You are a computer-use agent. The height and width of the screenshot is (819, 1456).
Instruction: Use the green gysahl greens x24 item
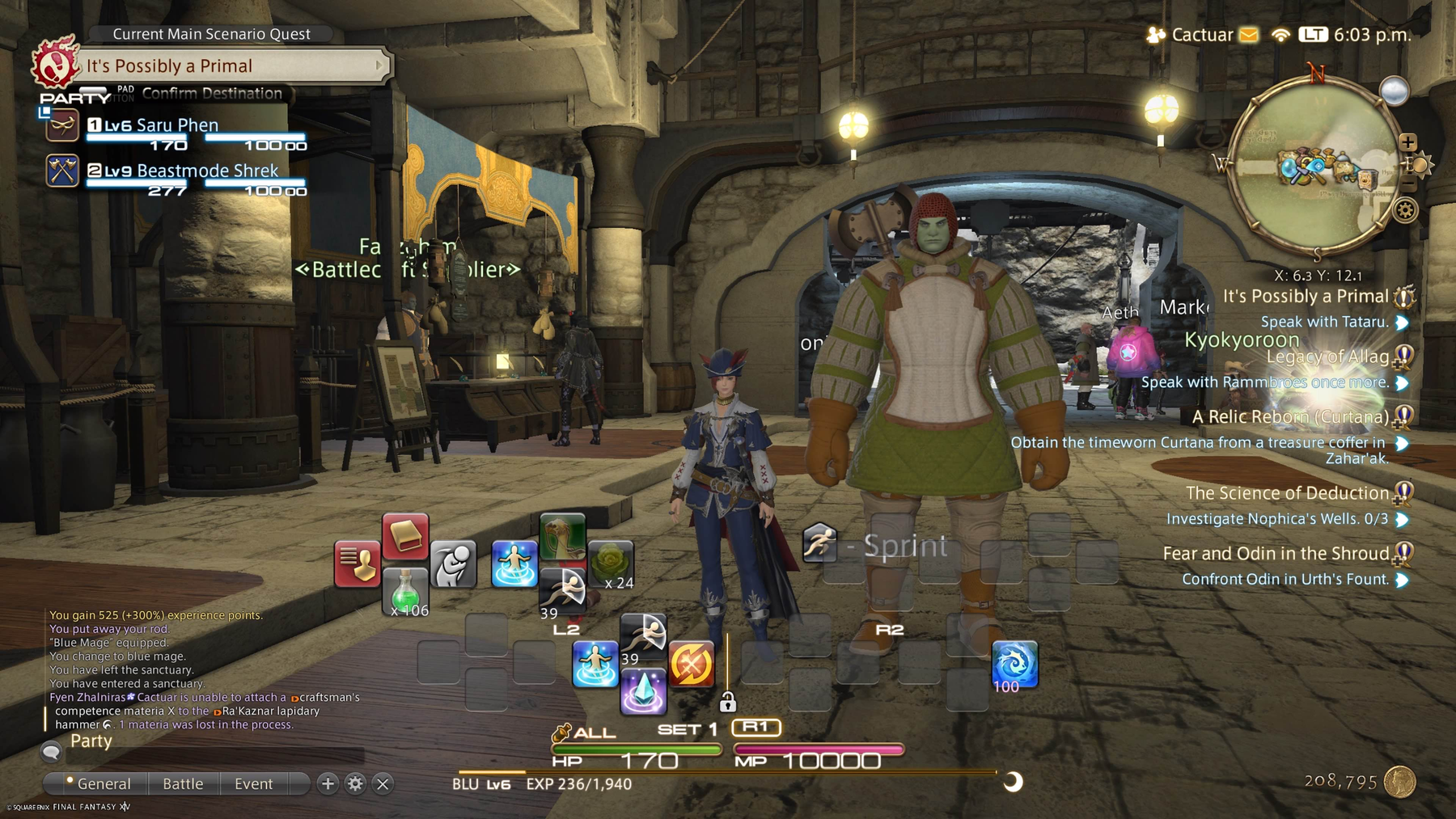pyautogui.click(x=611, y=564)
